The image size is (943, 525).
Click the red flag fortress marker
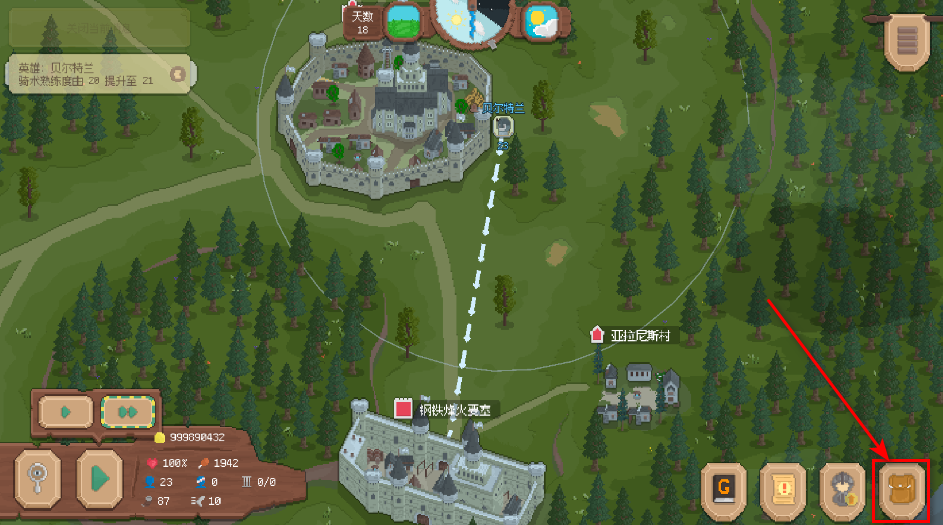[403, 408]
